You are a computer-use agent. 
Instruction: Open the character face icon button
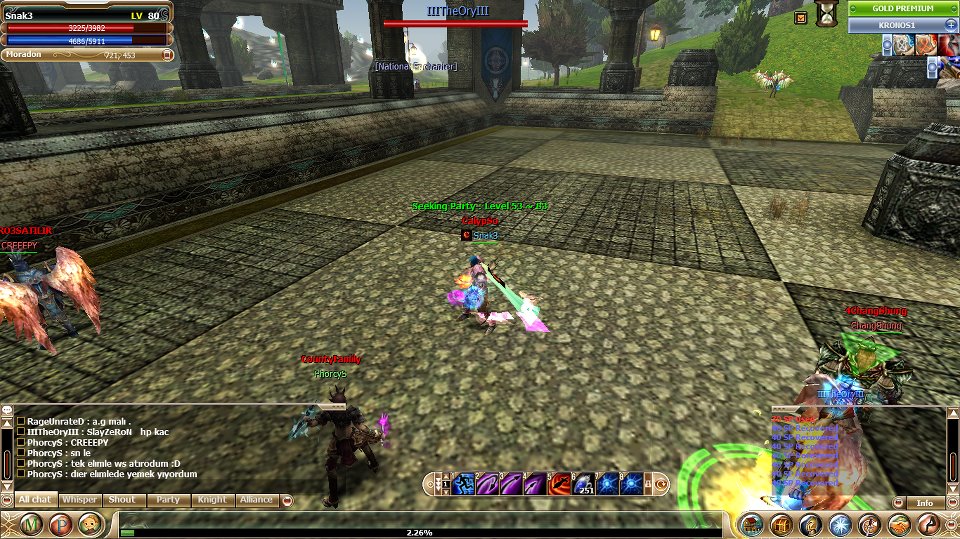tap(90, 524)
